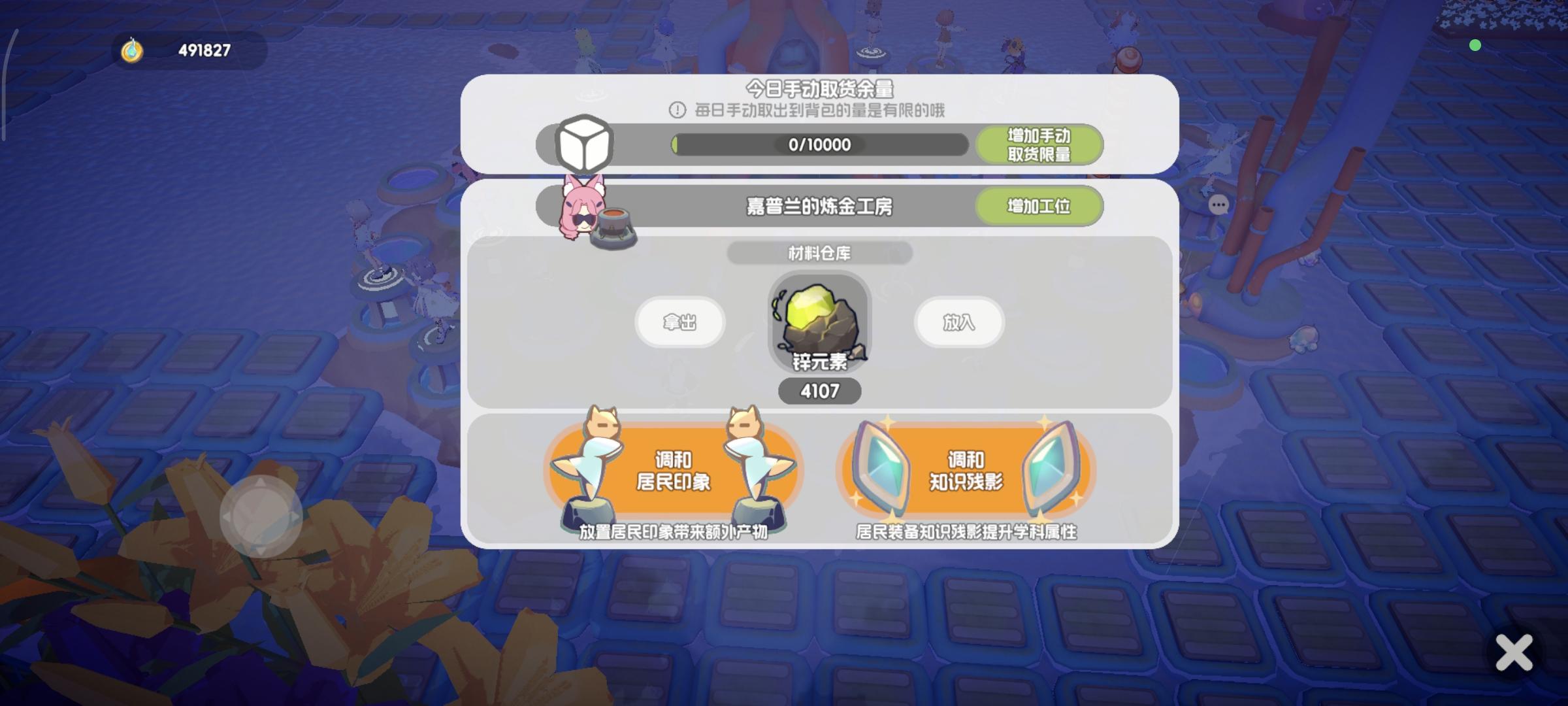This screenshot has height=706, width=1568.
Task: Tap 拿出 to take out materials
Action: pos(679,322)
